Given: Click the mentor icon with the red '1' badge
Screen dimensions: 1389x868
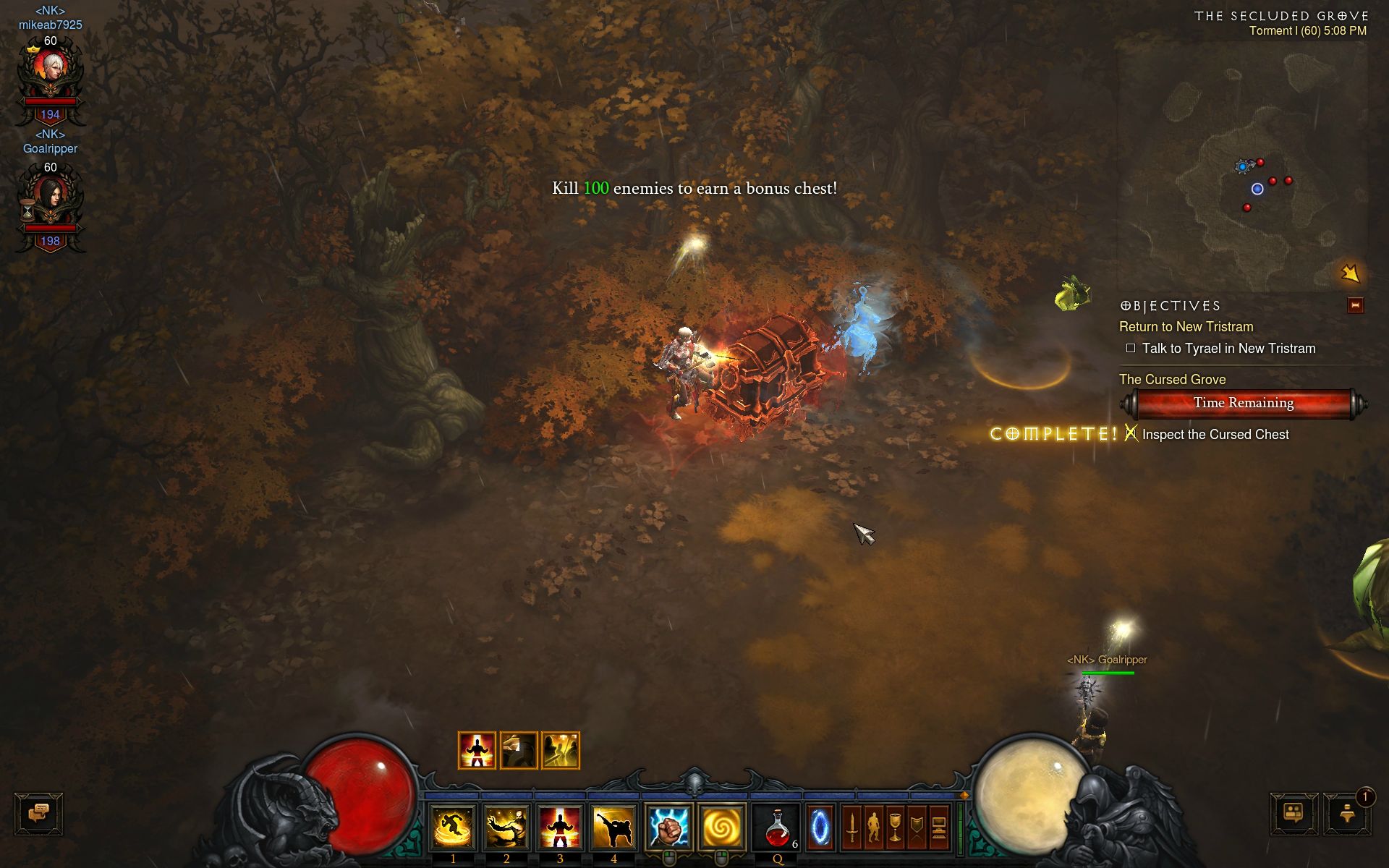Looking at the screenshot, I should pyautogui.click(x=1346, y=814).
